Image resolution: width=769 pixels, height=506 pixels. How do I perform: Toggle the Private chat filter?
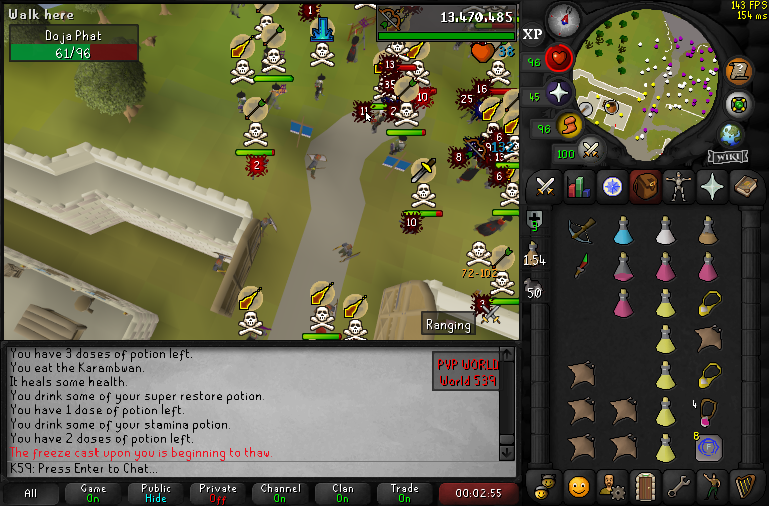coord(218,493)
